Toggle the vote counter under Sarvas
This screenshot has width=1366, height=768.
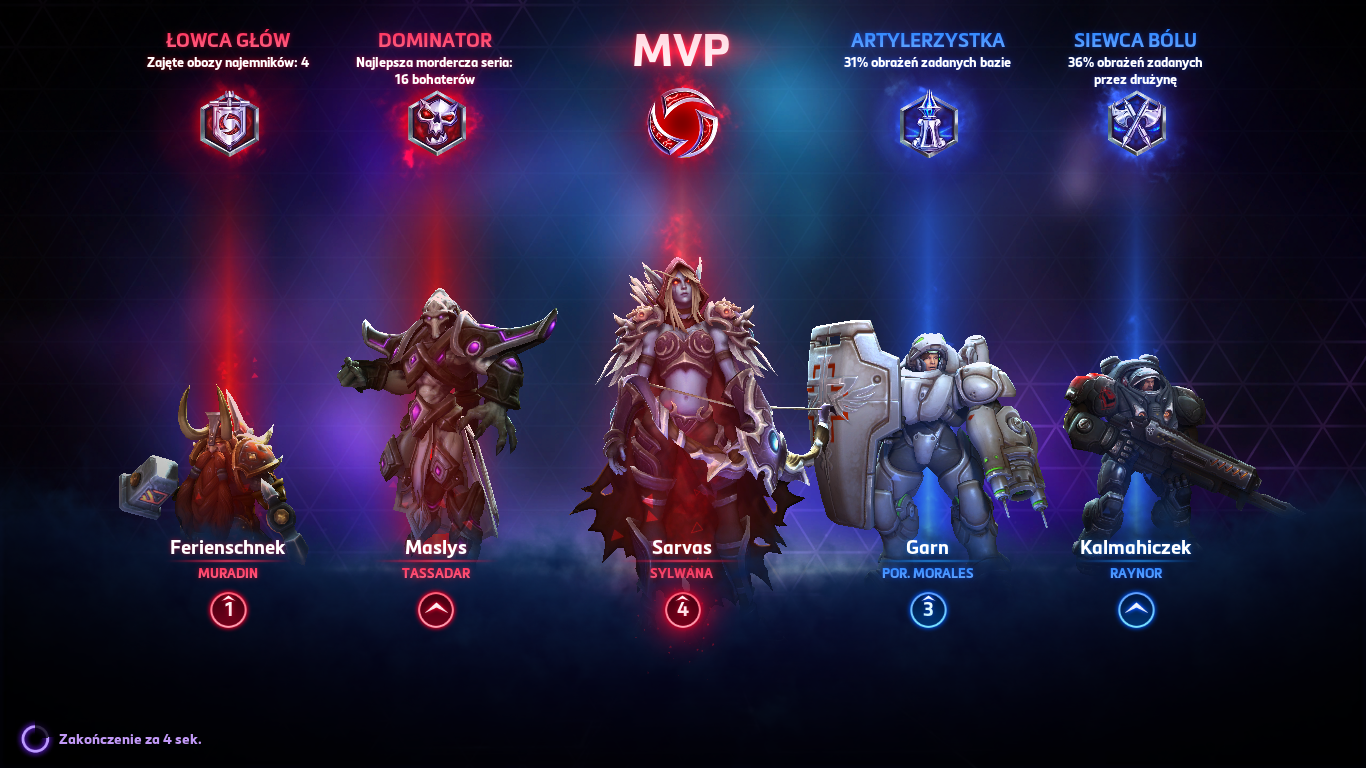(x=683, y=608)
